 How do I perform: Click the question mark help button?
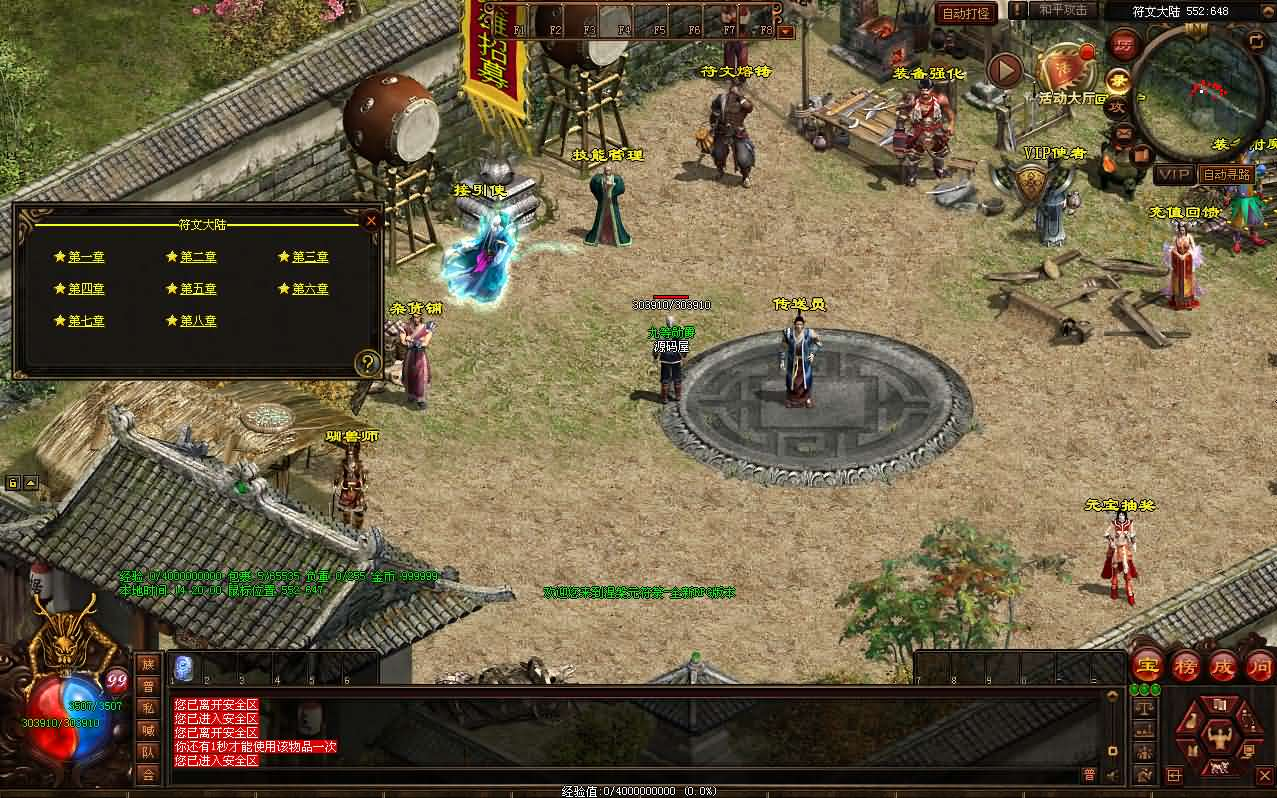pos(368,363)
